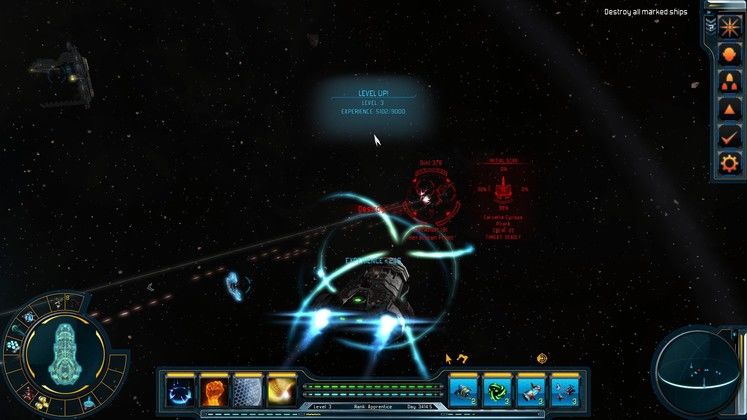
Task: Select the ship schematic status display
Action: 63,353
